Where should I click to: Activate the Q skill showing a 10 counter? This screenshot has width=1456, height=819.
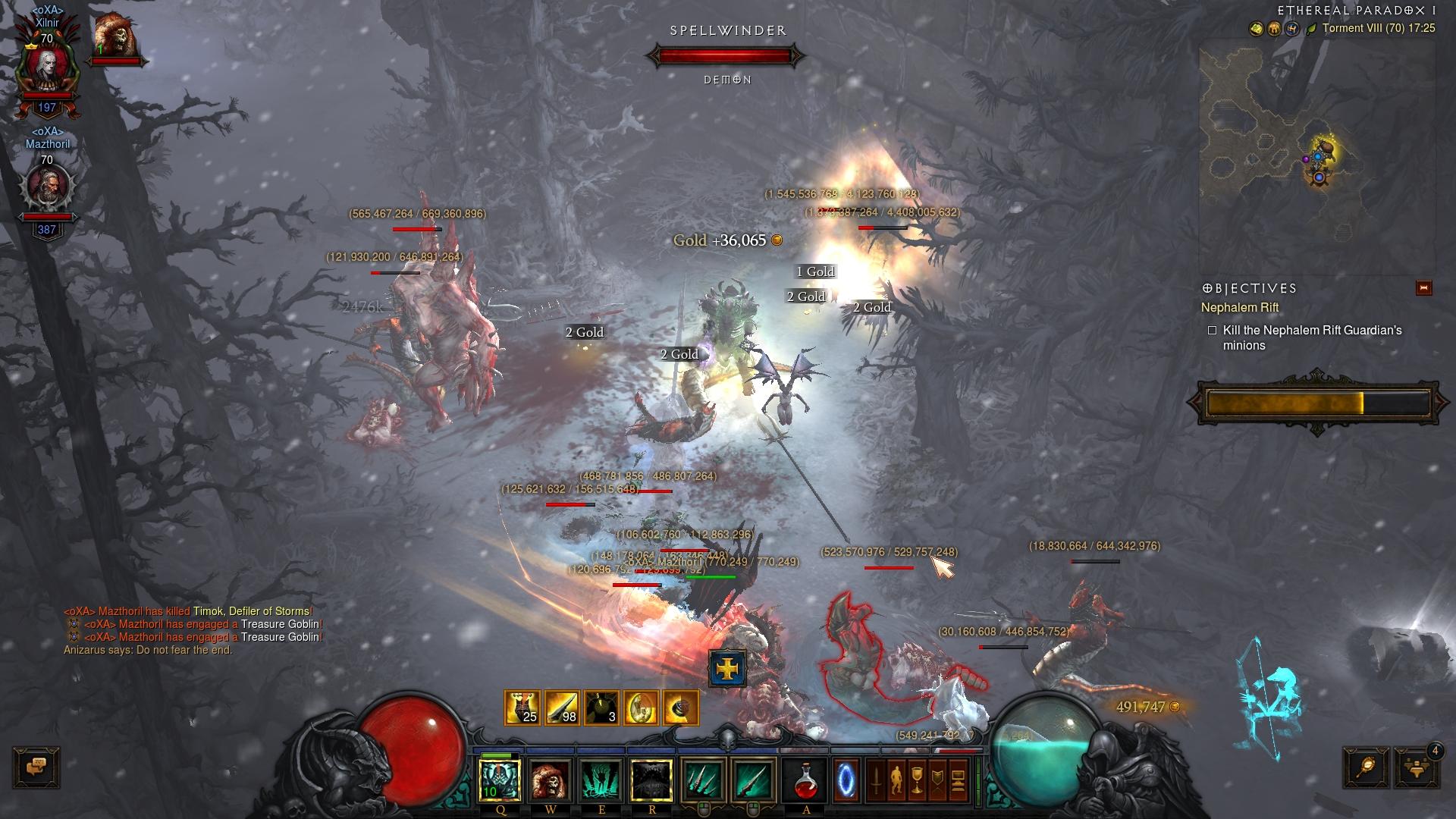500,780
